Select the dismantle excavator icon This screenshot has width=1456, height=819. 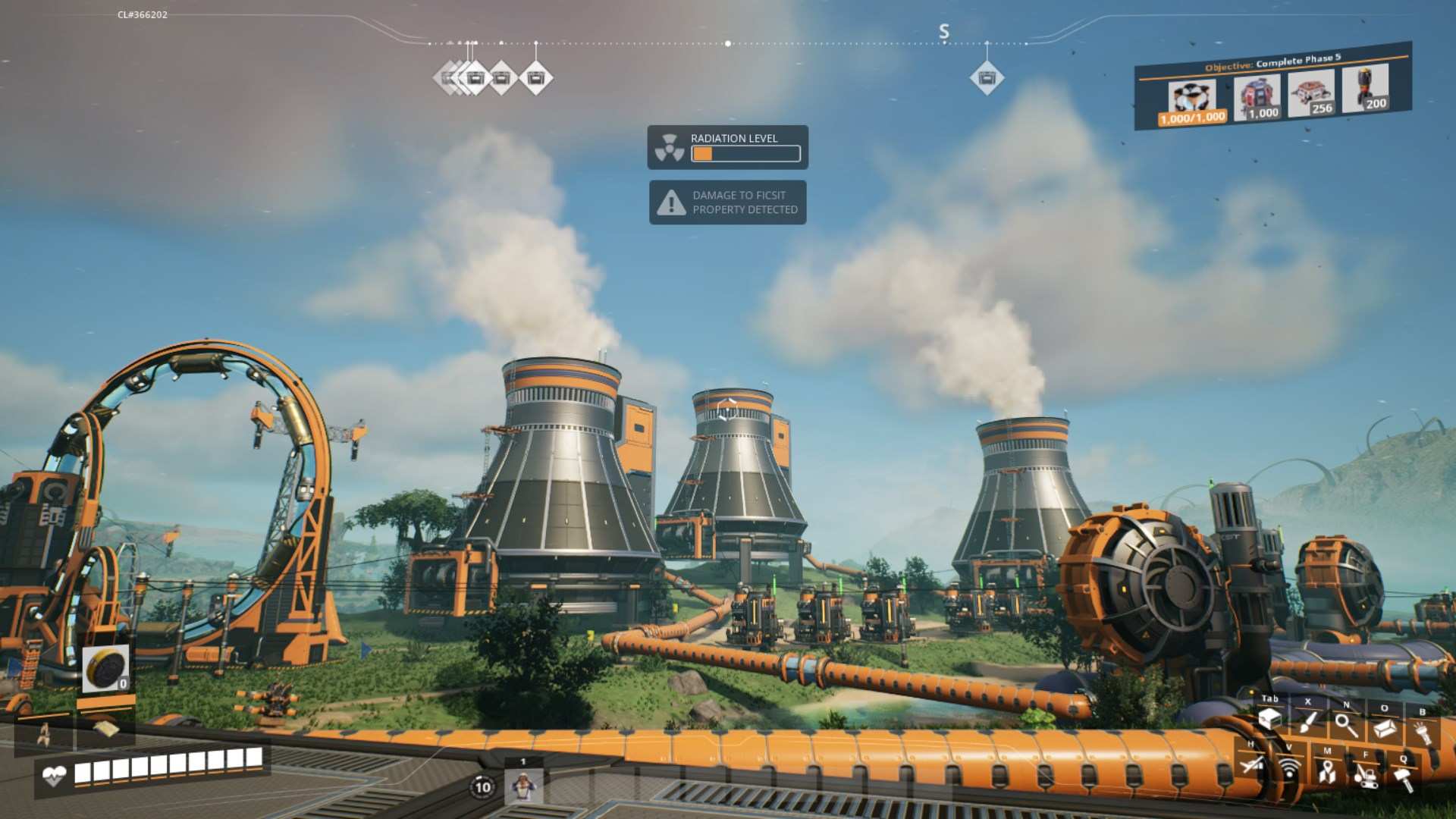click(1367, 779)
